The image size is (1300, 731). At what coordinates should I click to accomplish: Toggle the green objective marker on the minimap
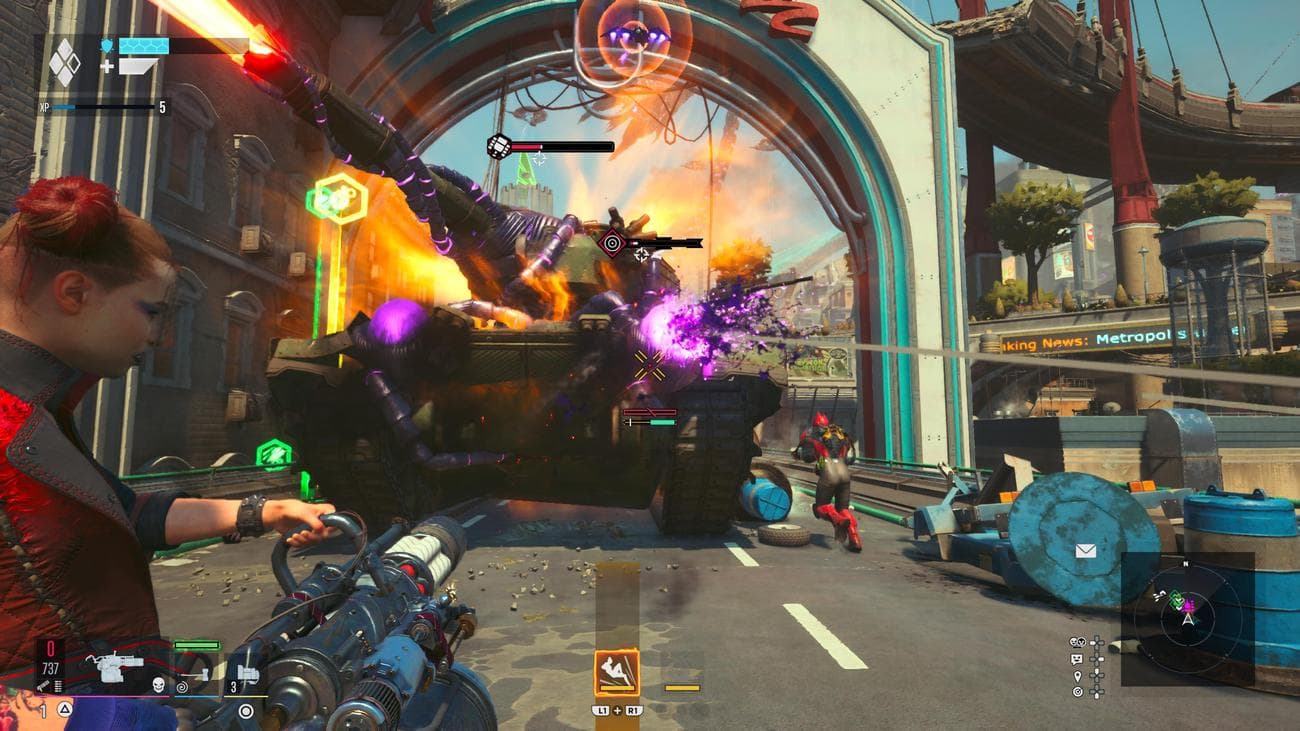tap(1175, 601)
